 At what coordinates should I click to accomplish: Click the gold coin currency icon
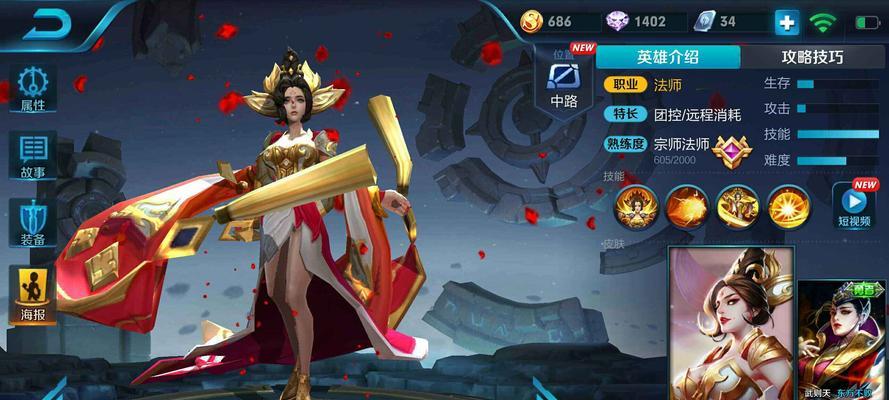coord(531,21)
